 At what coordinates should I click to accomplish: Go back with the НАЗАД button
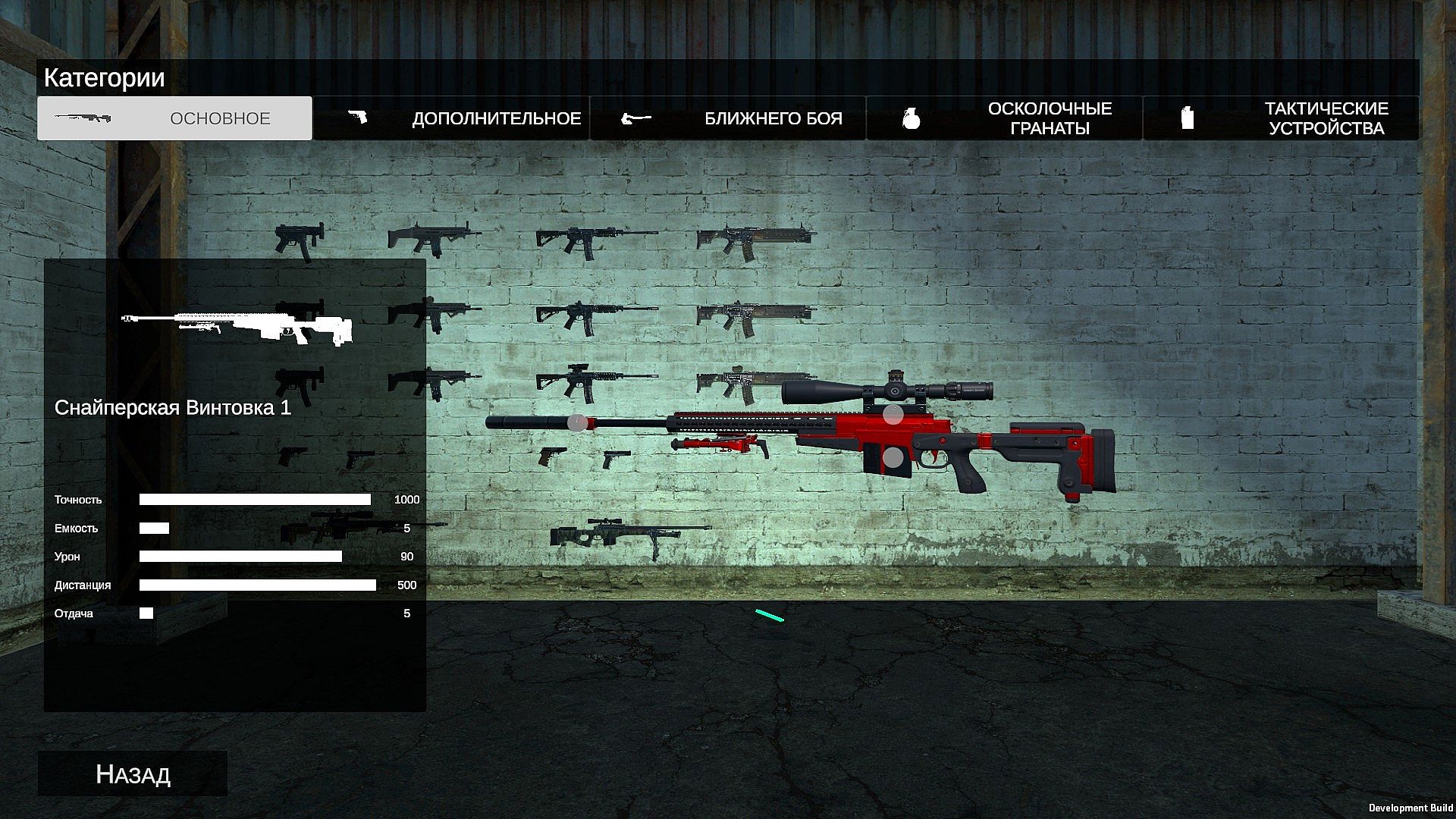coord(133,773)
